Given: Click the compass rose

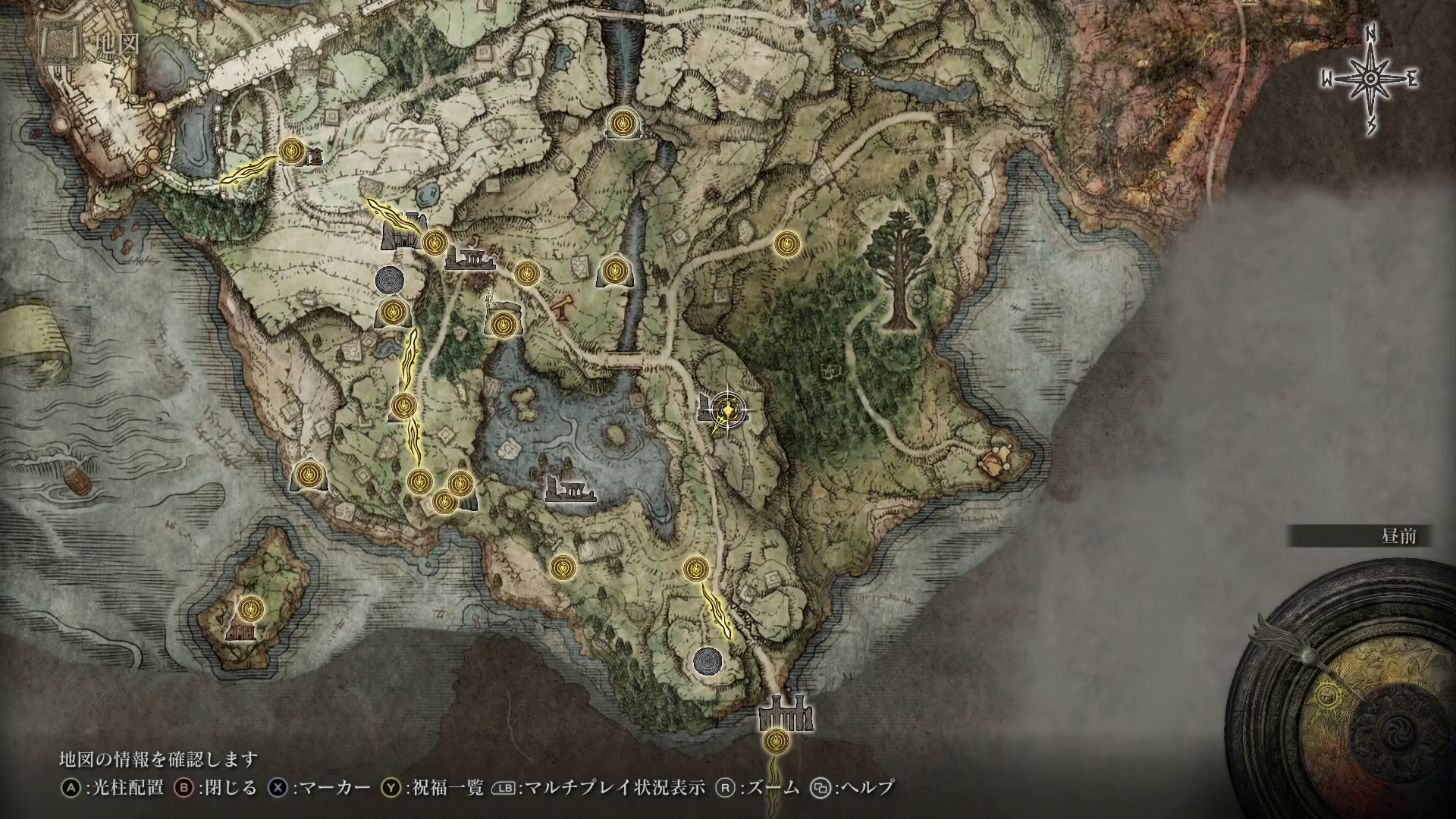Looking at the screenshot, I should 1370,79.
